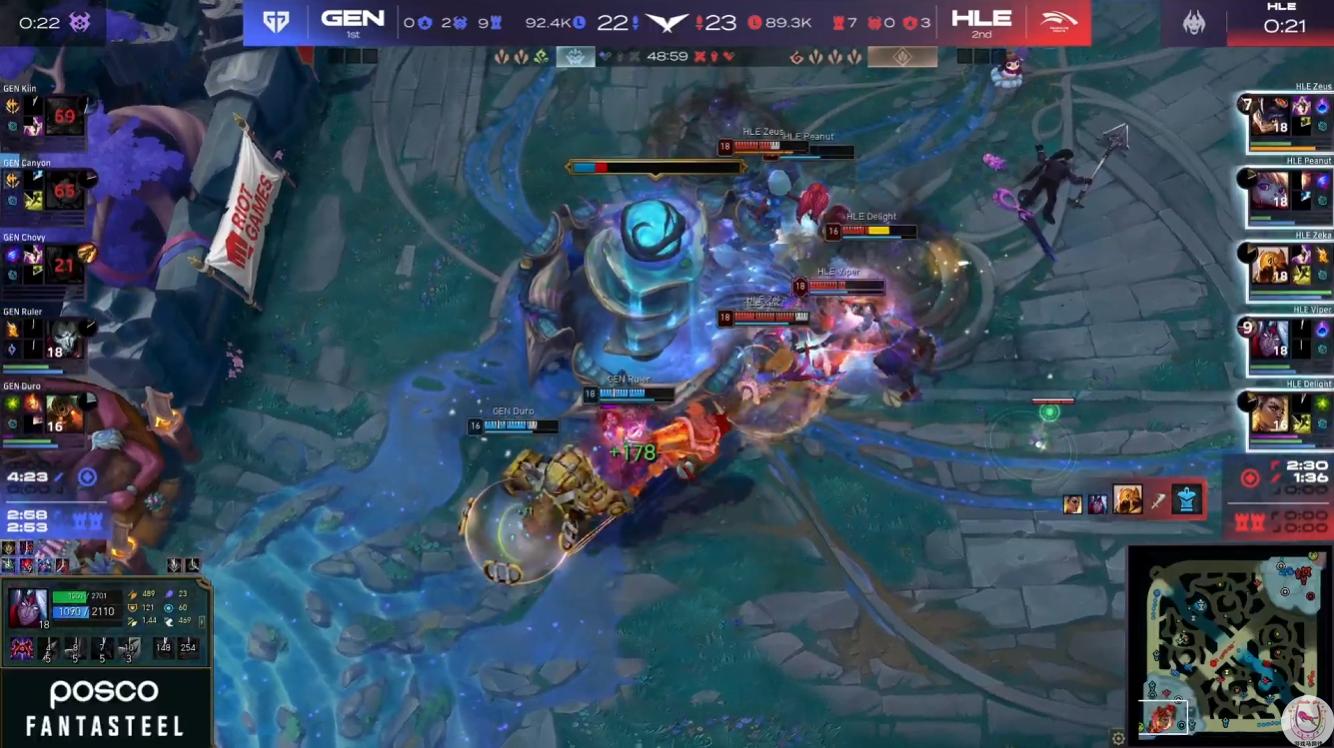Click the GEN team logo on scoreboard
Screen dimensions: 1334x748
tap(276, 22)
